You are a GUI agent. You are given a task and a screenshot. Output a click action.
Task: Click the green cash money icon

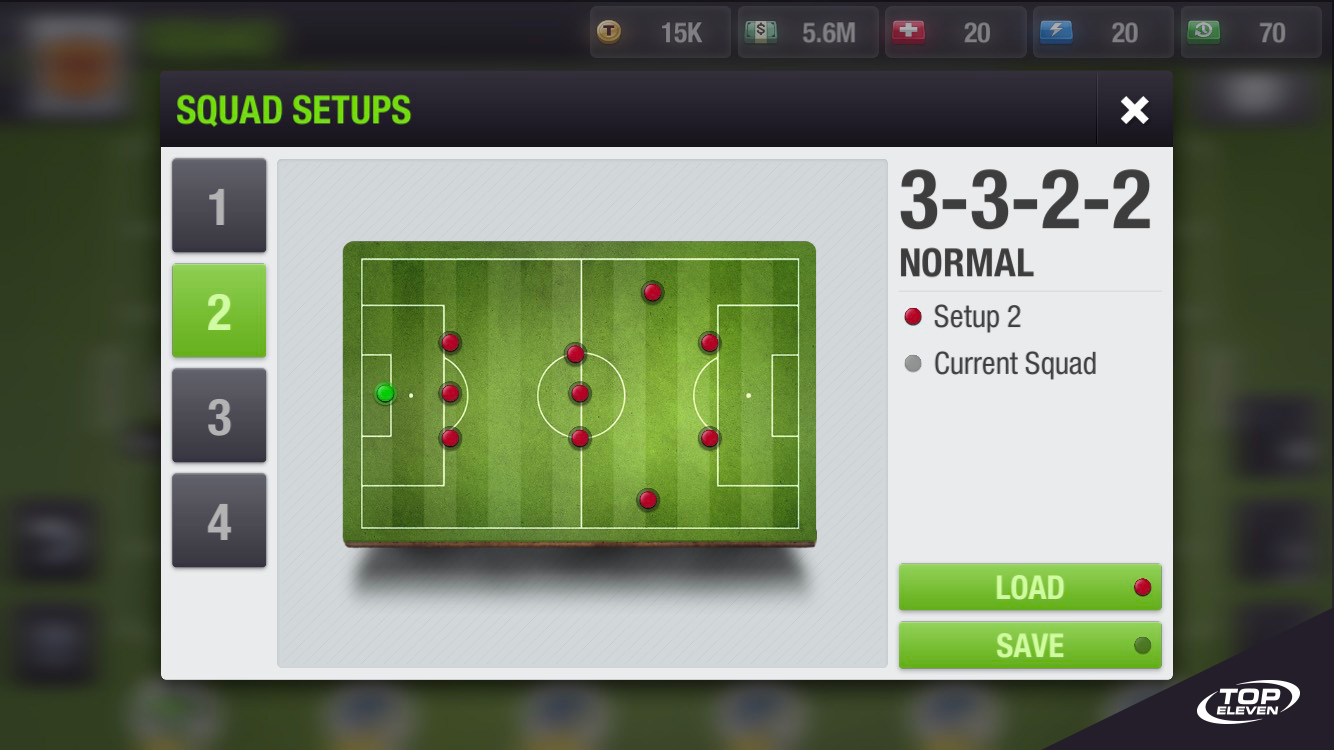tap(758, 31)
